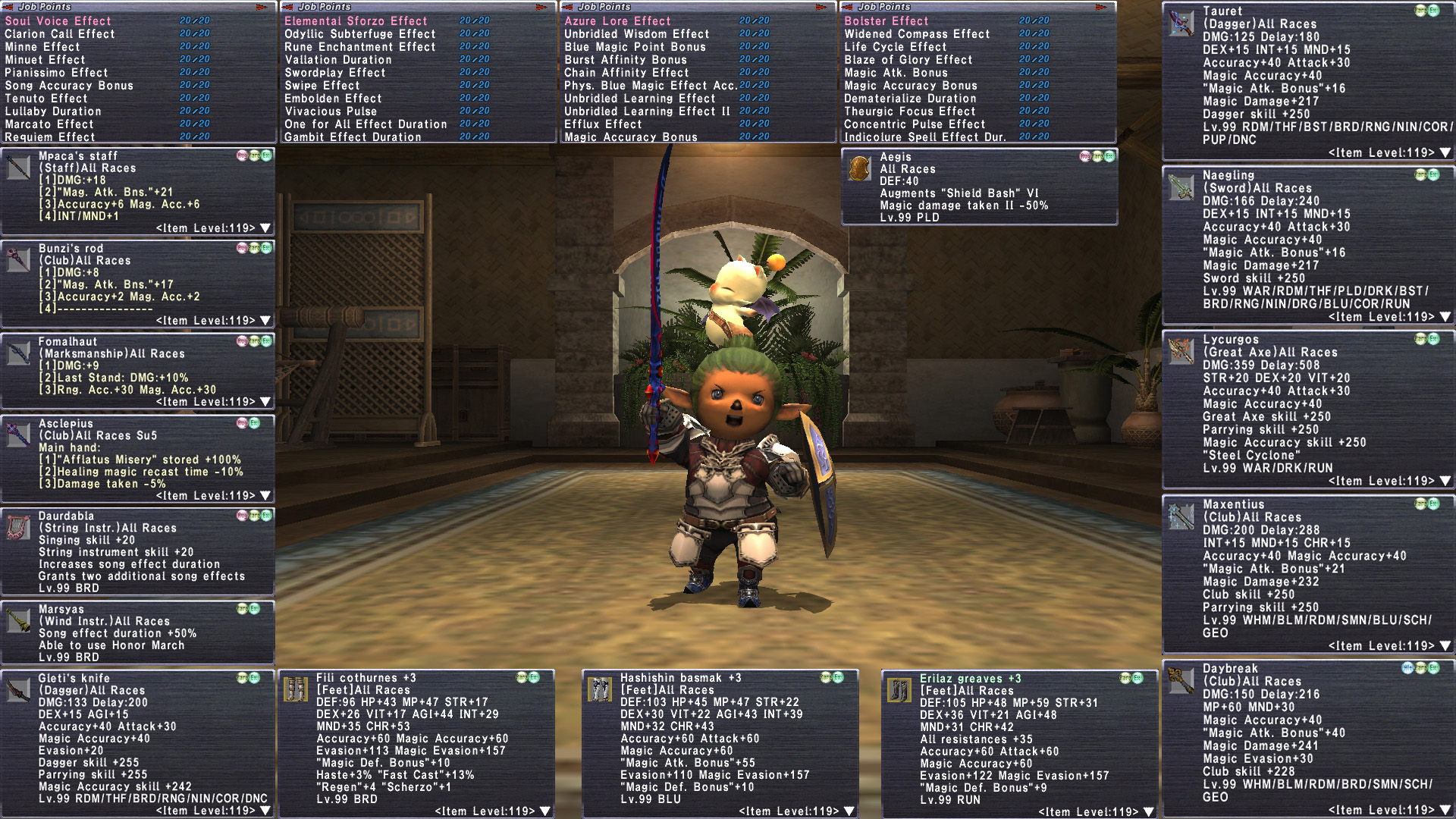Select the Vivacious Pulse job point row
Screen dimensions: 1456x819
331,111
